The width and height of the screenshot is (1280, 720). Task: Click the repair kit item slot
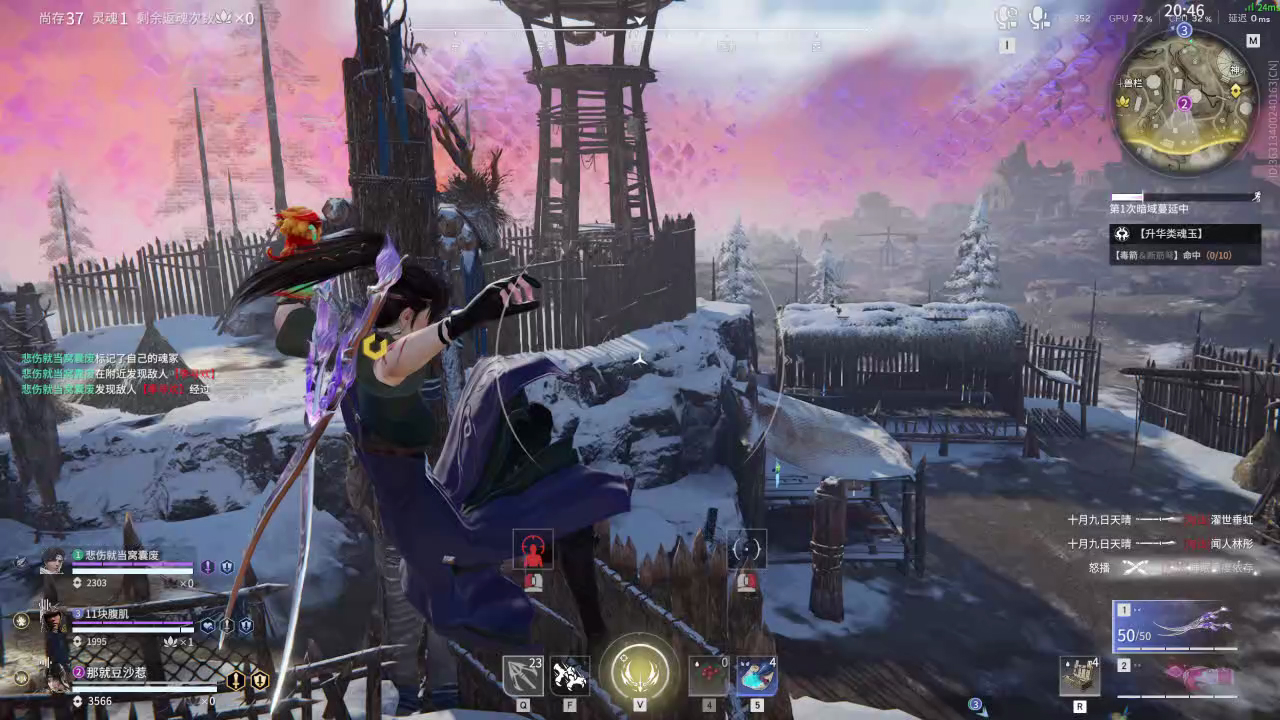1079,676
